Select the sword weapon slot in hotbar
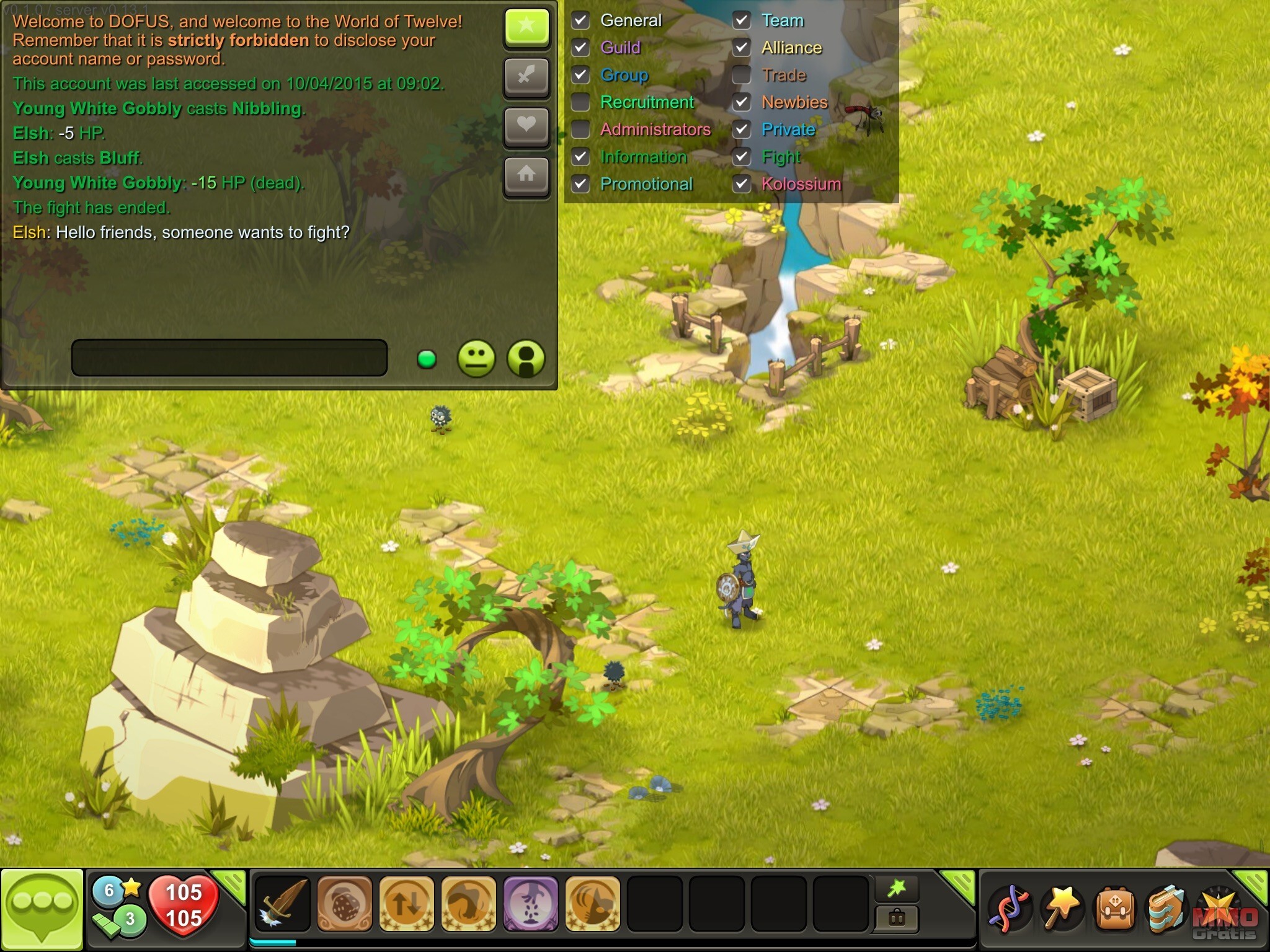The width and height of the screenshot is (1270, 952). (x=283, y=904)
